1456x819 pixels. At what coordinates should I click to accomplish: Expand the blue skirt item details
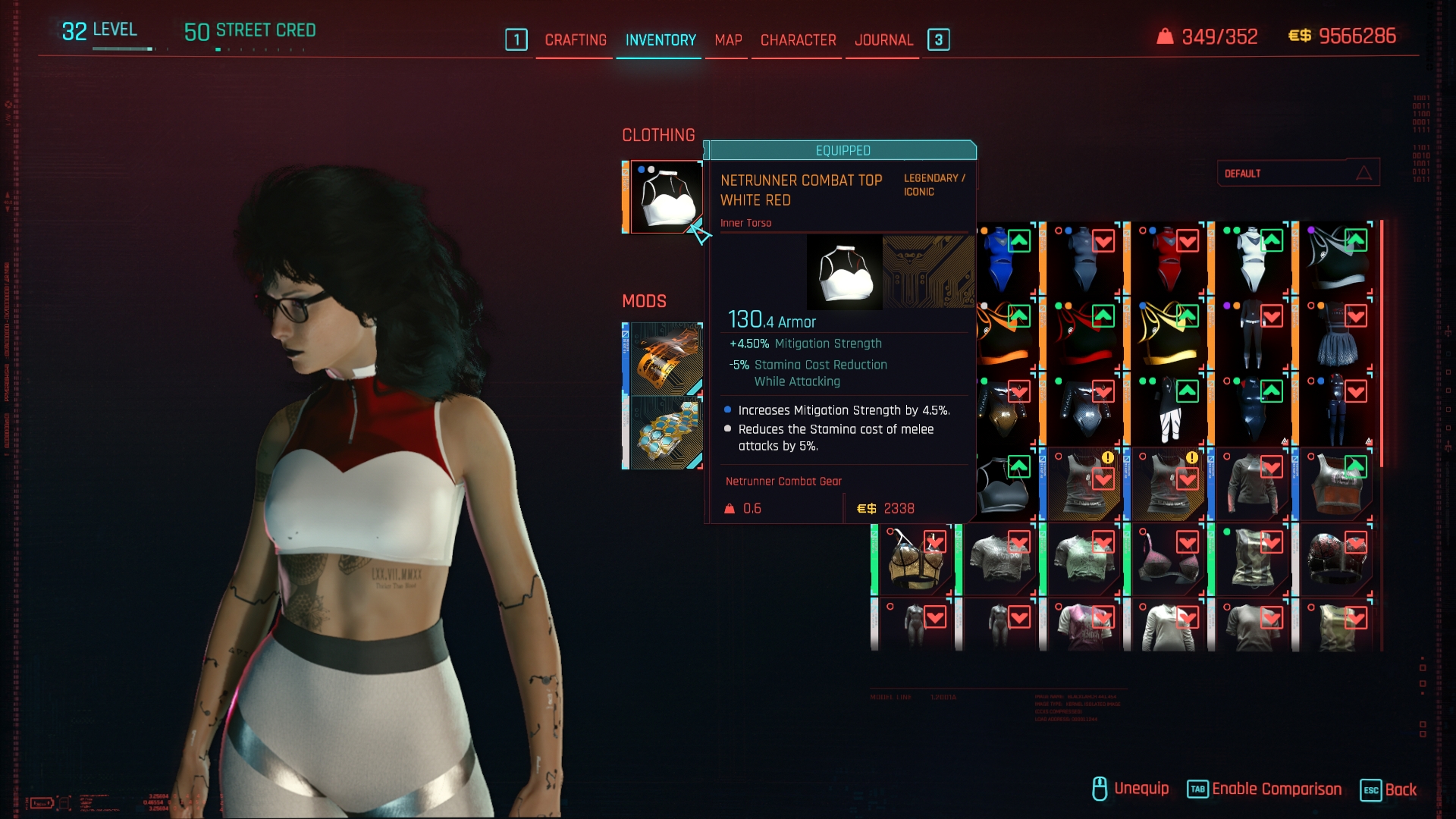click(1338, 341)
